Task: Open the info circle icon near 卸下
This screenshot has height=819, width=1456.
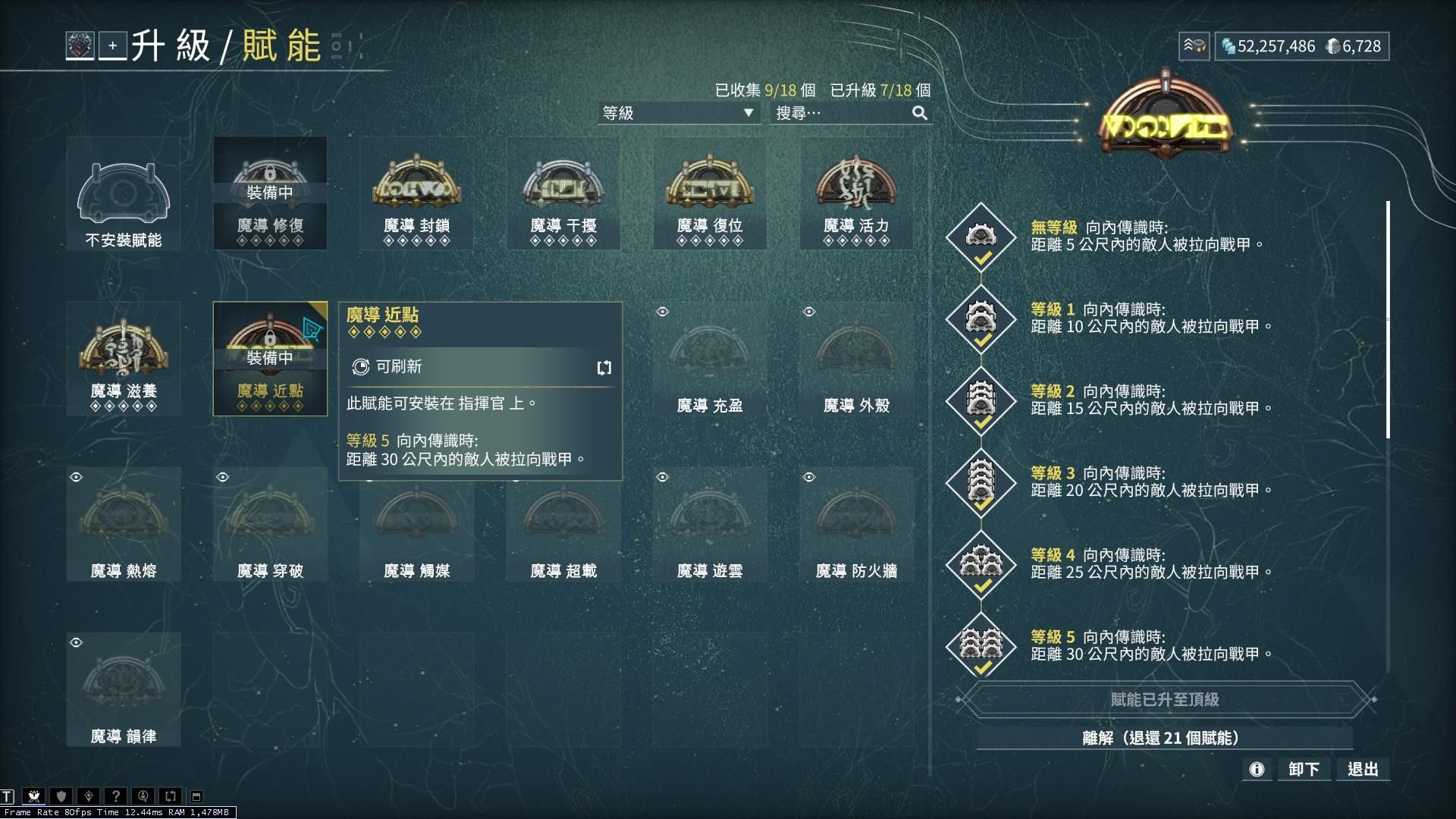Action: pyautogui.click(x=1257, y=769)
